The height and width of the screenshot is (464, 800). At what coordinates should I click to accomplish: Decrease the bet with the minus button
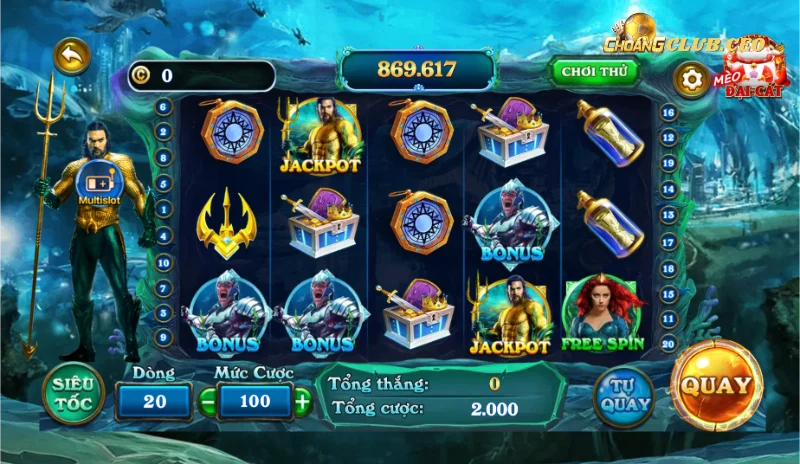tap(208, 401)
